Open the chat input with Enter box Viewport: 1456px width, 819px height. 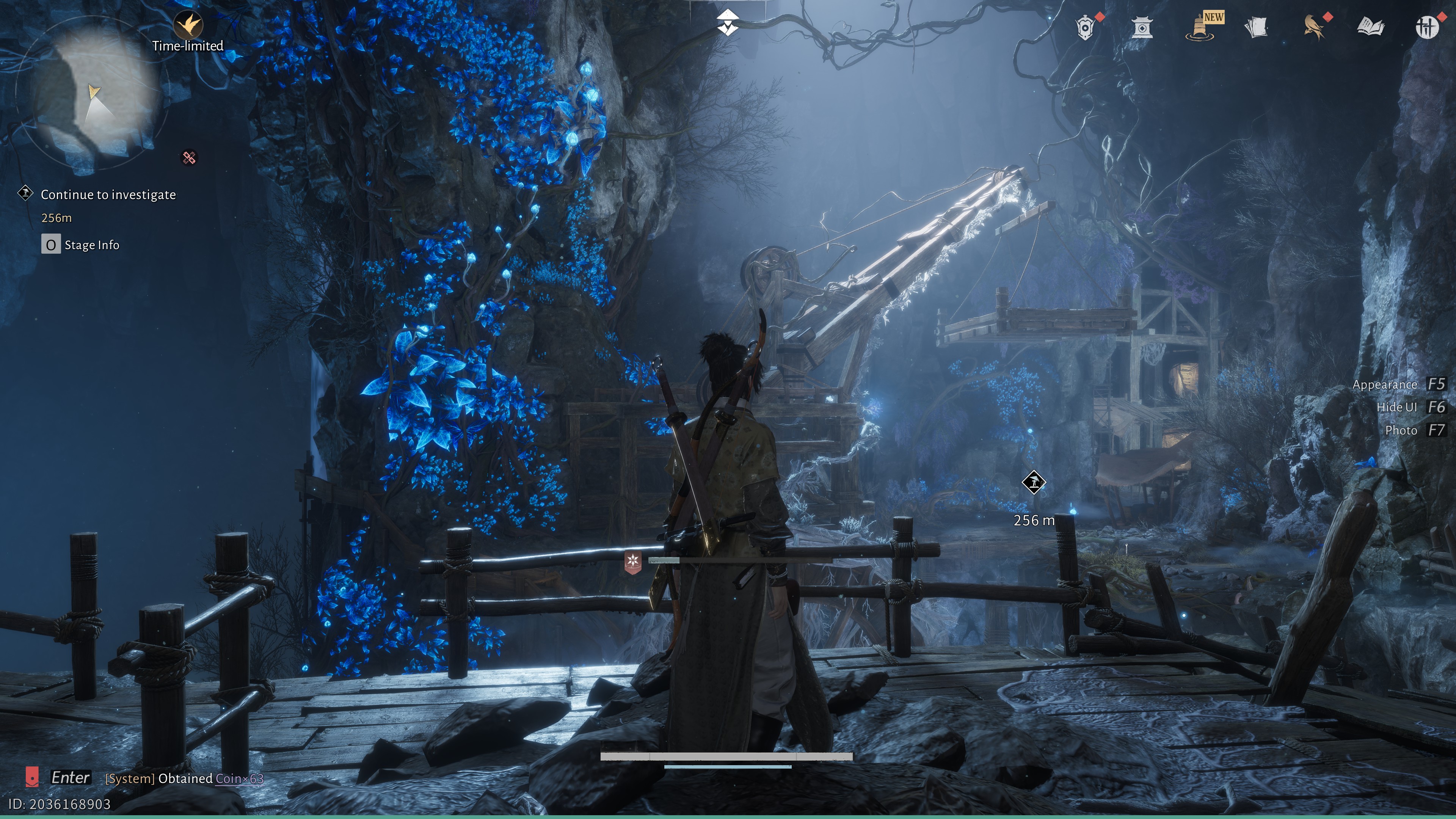point(70,778)
